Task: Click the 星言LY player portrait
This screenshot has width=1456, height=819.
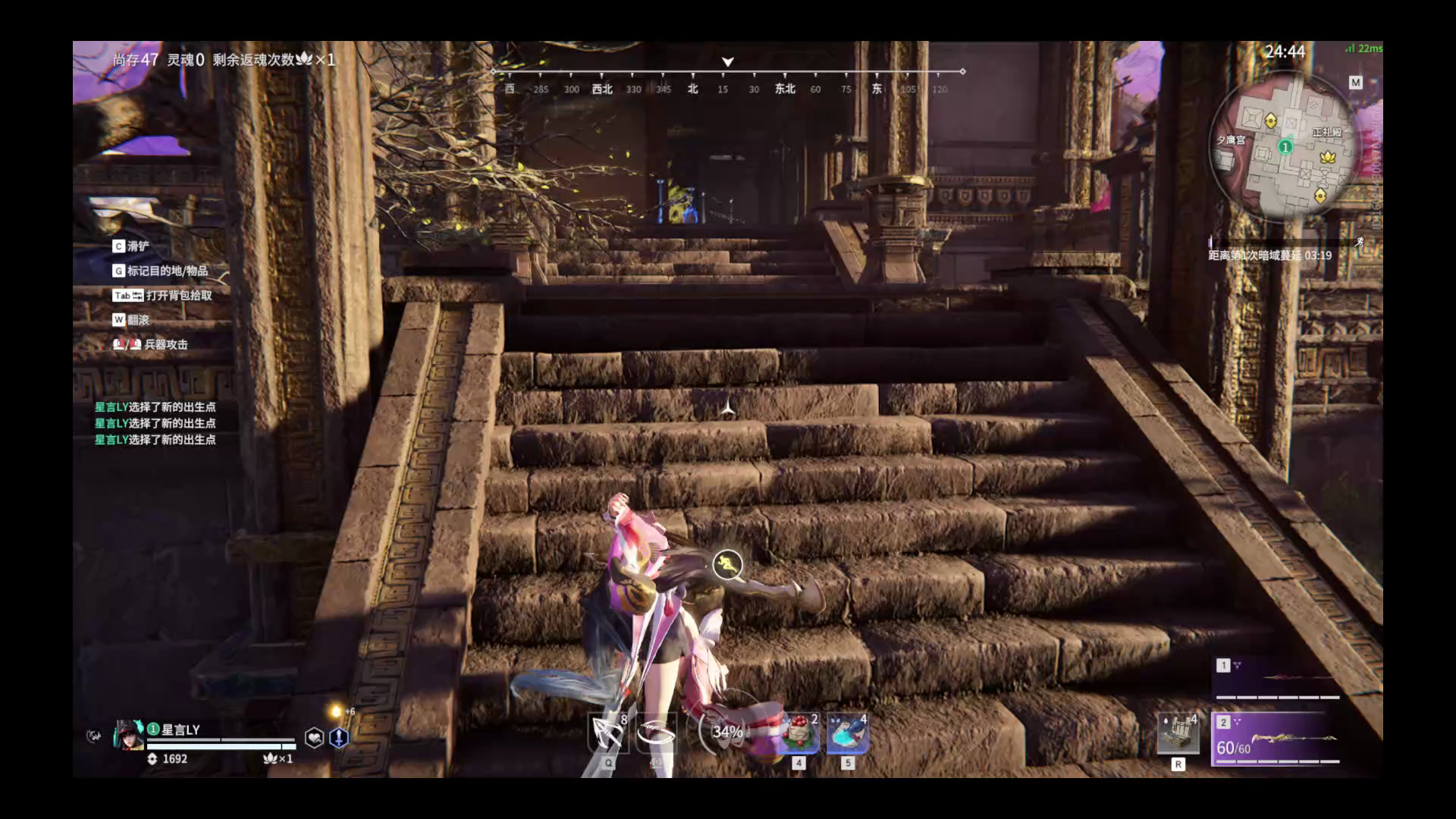Action: pos(128,735)
